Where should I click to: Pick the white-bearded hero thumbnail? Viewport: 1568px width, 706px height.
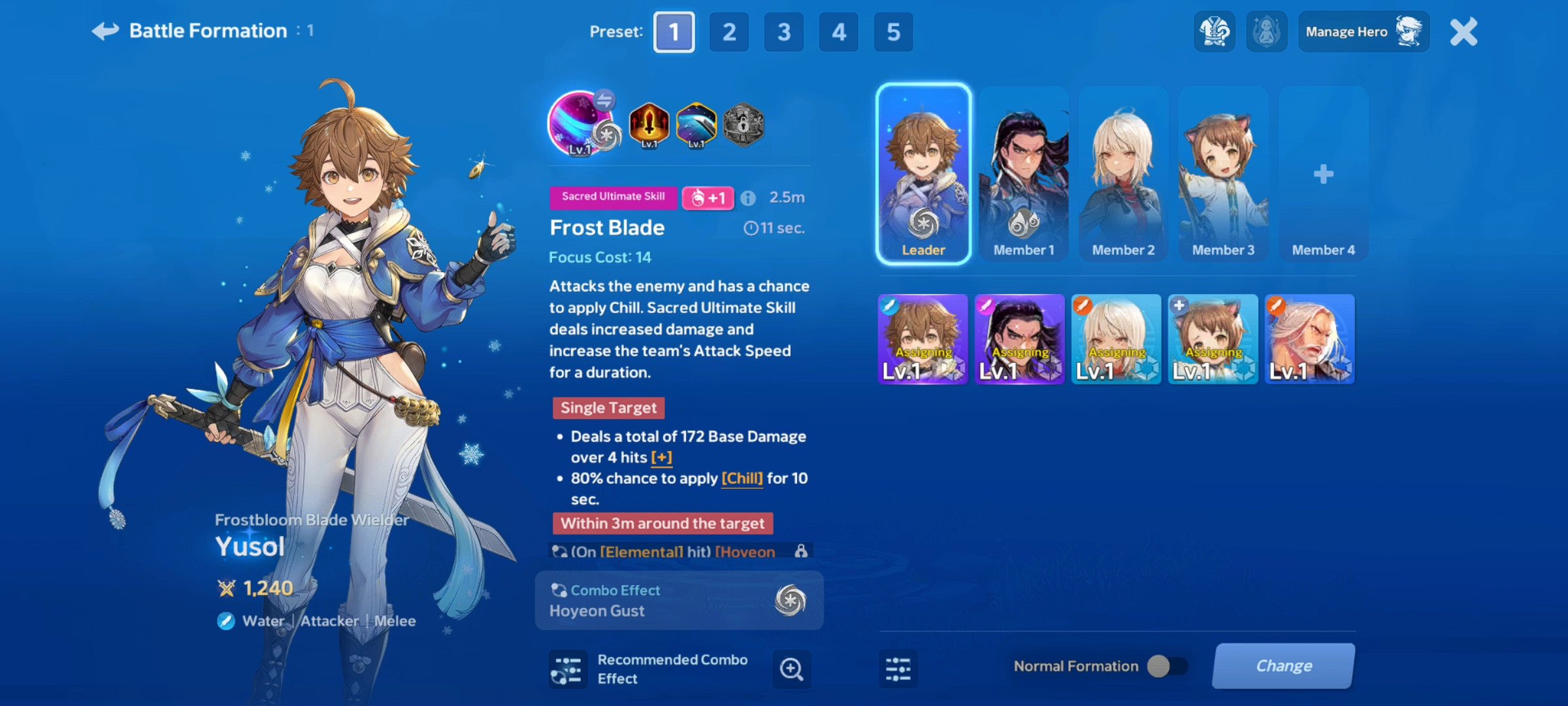[x=1309, y=339]
